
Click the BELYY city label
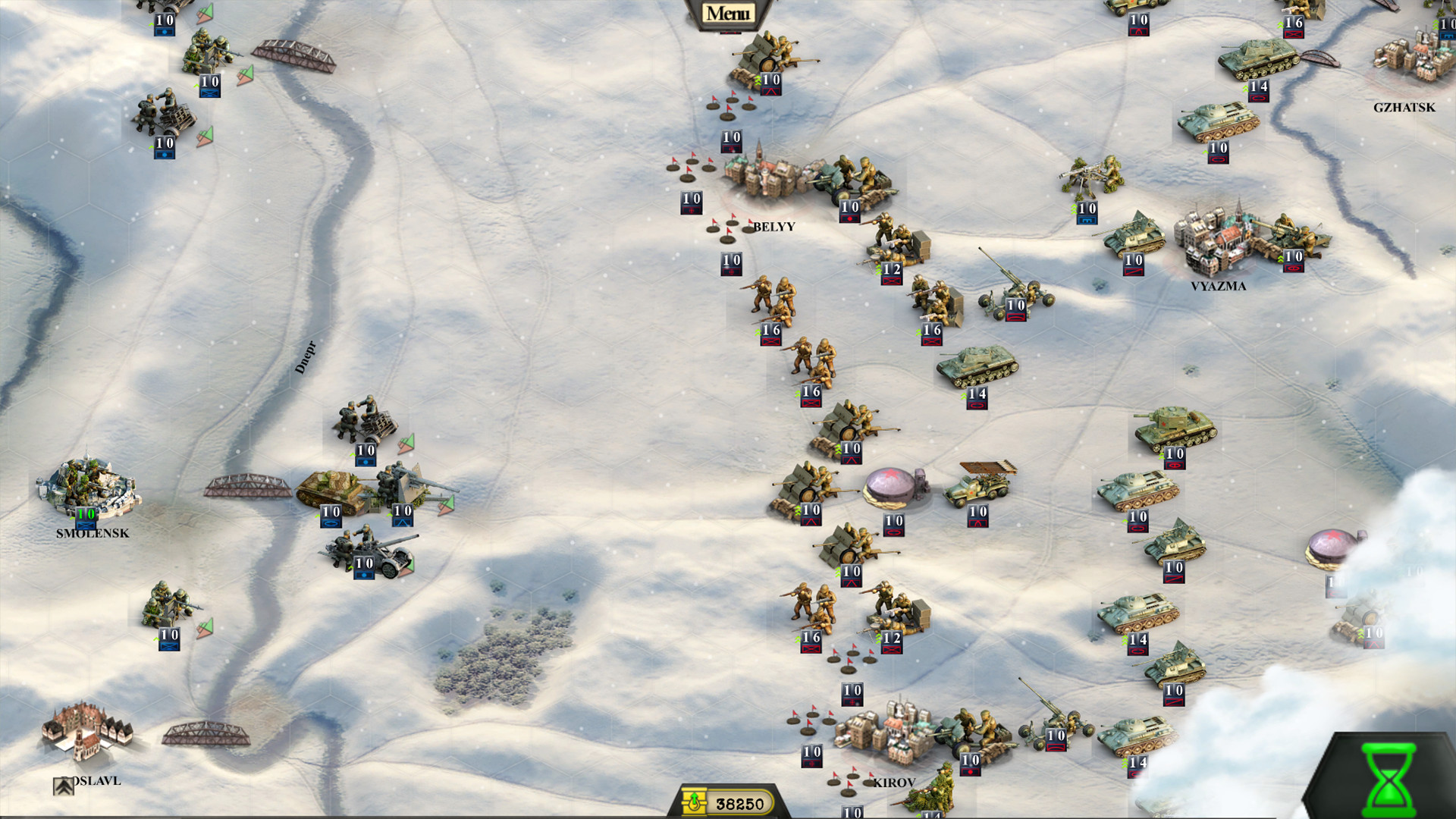[775, 224]
